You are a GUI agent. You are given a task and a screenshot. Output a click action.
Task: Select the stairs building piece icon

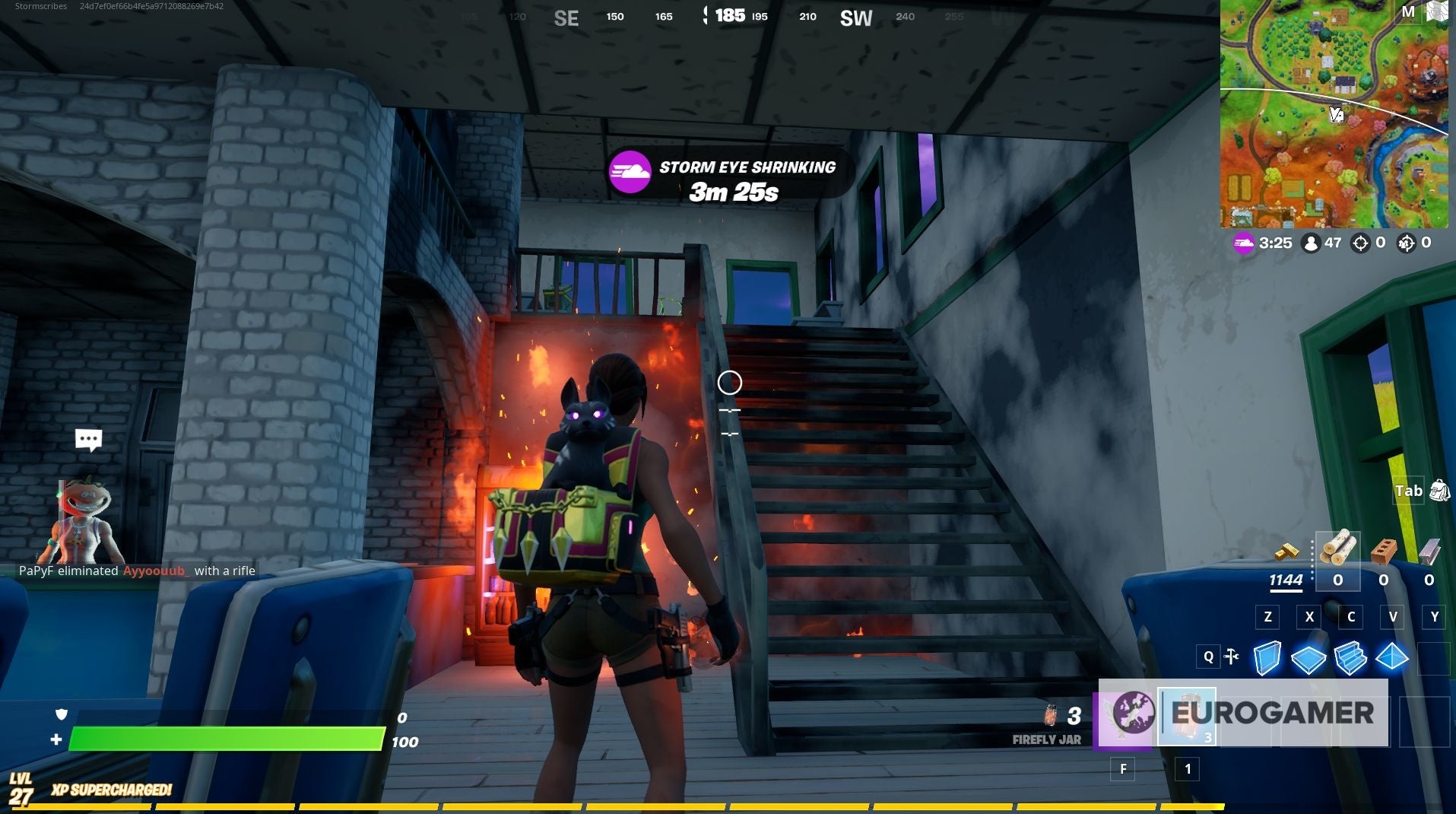[x=1350, y=656]
